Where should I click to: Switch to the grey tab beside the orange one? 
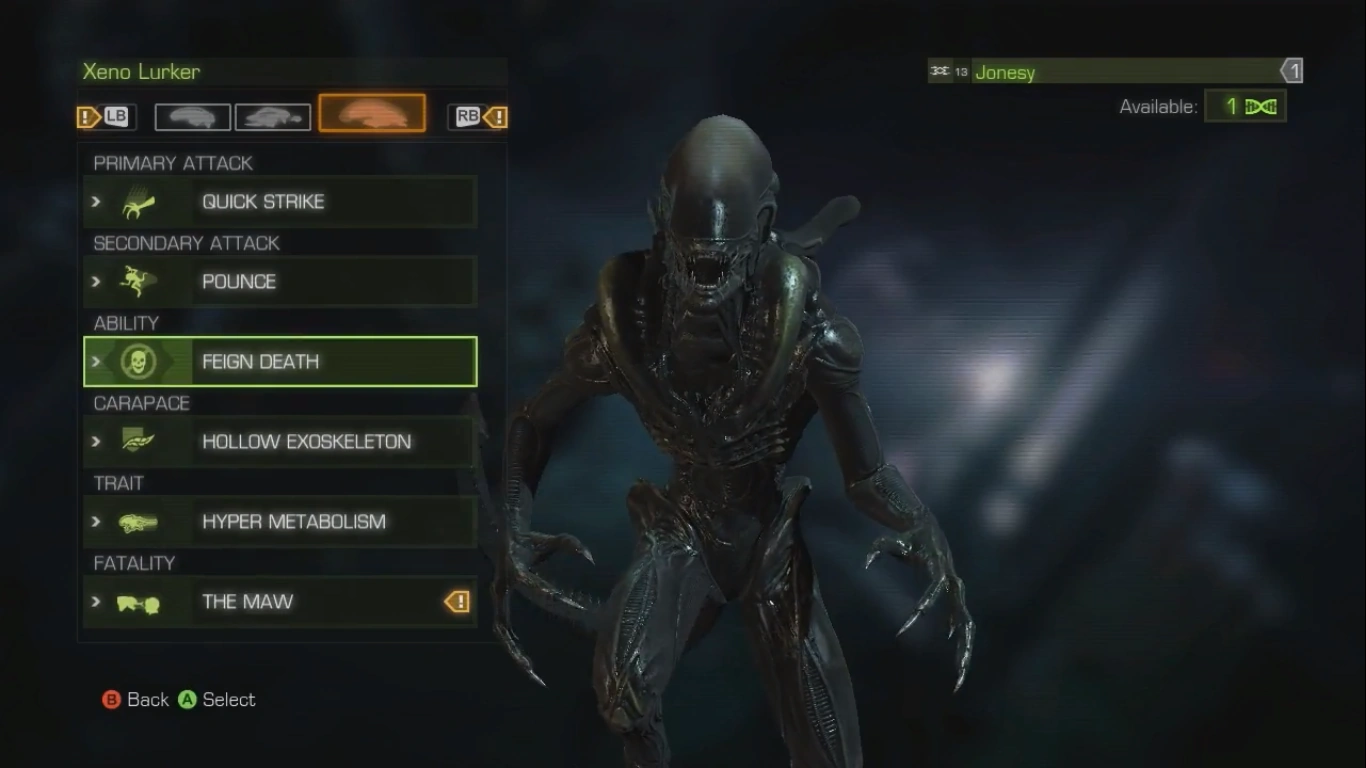(273, 117)
